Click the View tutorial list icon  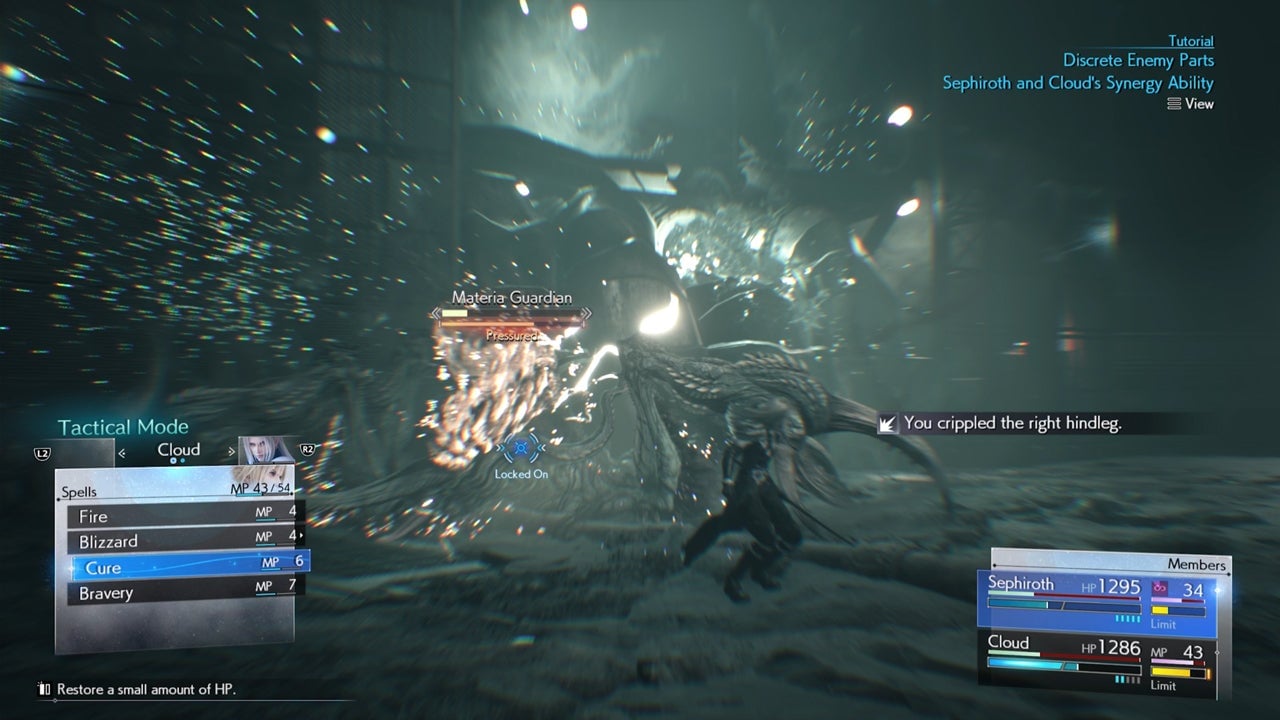[x=1175, y=103]
